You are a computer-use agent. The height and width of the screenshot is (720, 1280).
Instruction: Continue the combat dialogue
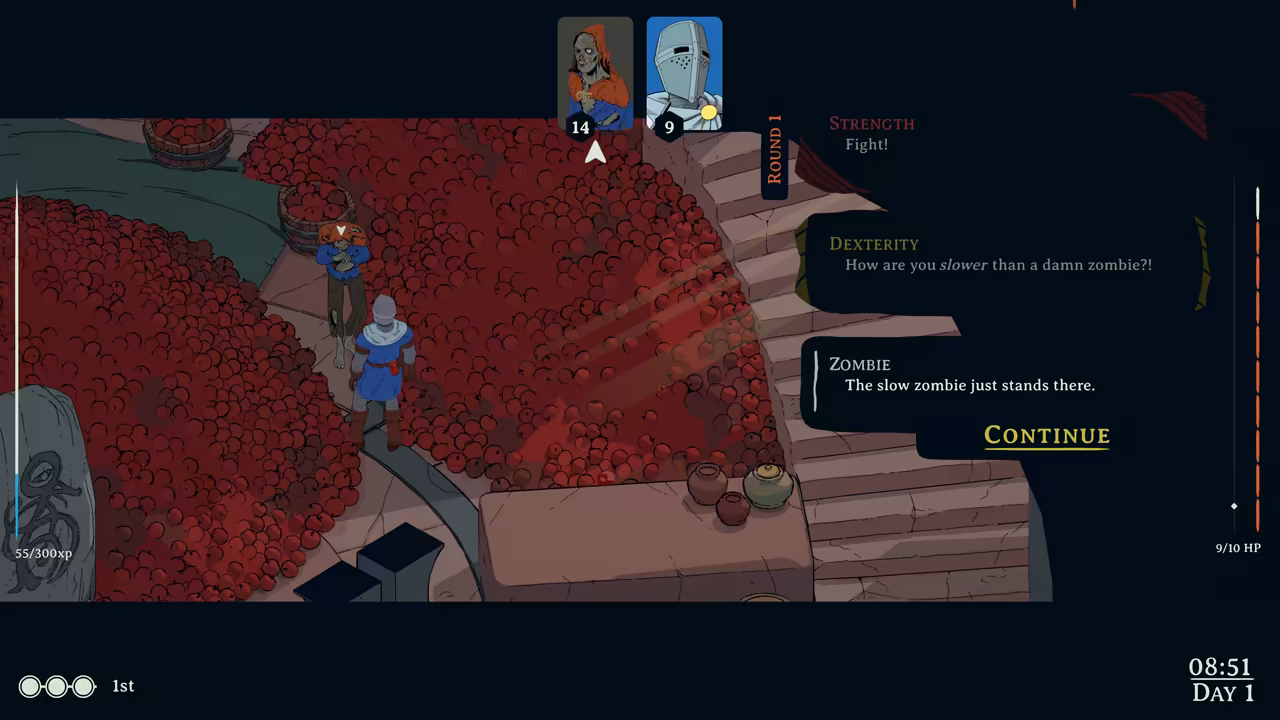tap(1046, 435)
